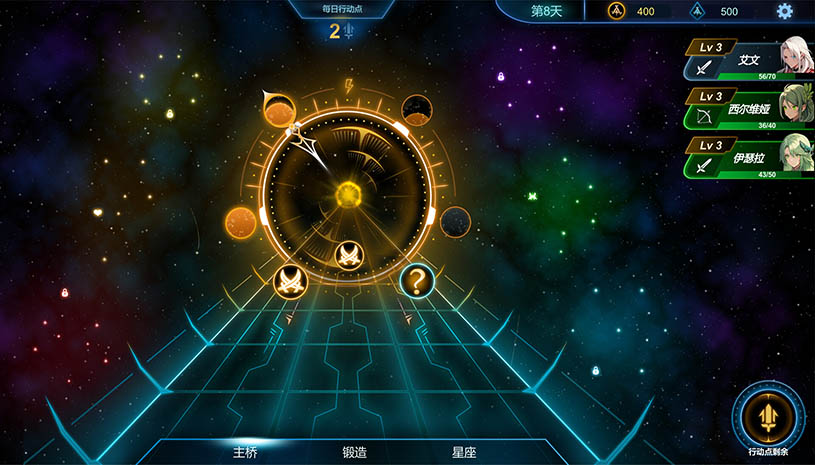Screen dimensions: 815x465
Task: Select the 西尔维娅 character card
Action: tap(747, 109)
